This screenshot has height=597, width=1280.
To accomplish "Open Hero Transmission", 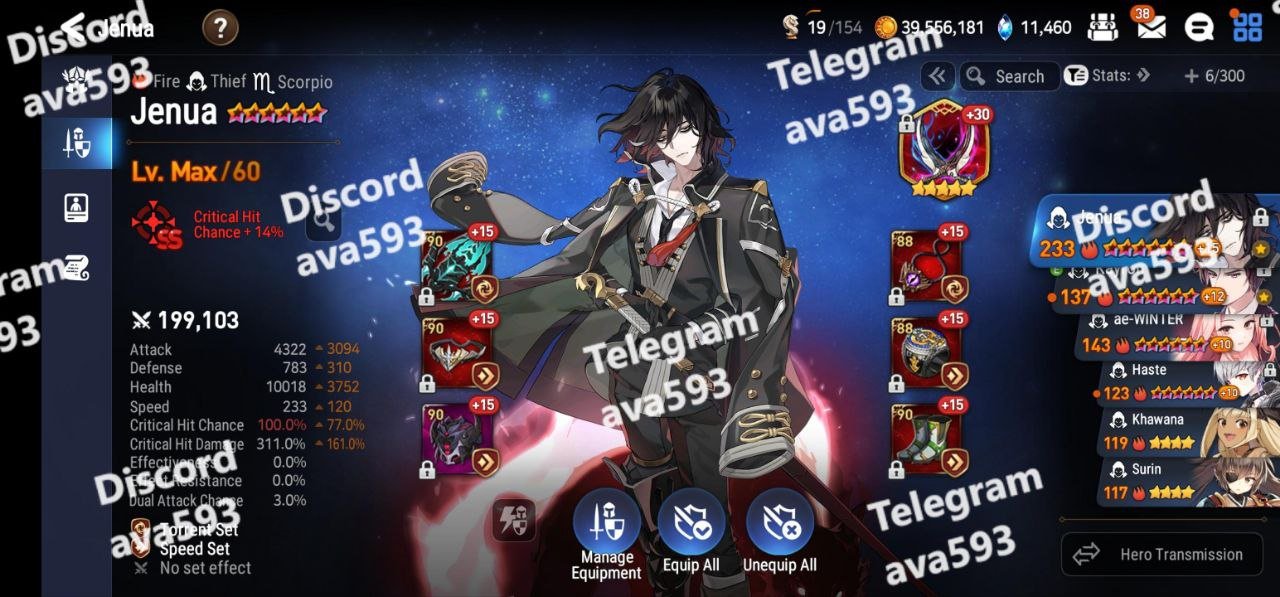I will pyautogui.click(x=1159, y=554).
